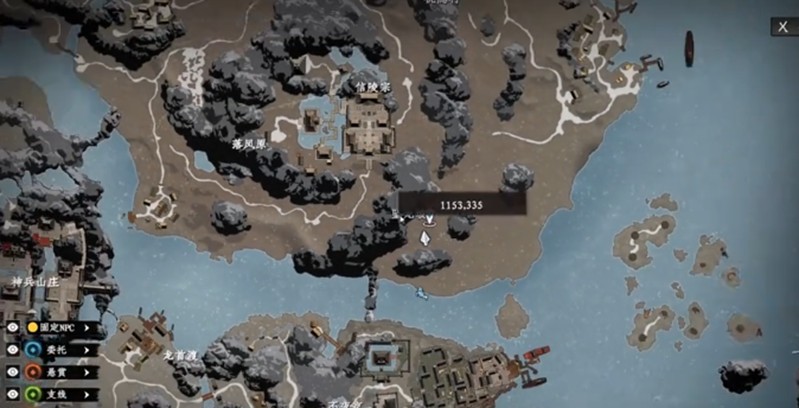Close the world map with the X button
Image resolution: width=799 pixels, height=408 pixels.
pos(782,27)
